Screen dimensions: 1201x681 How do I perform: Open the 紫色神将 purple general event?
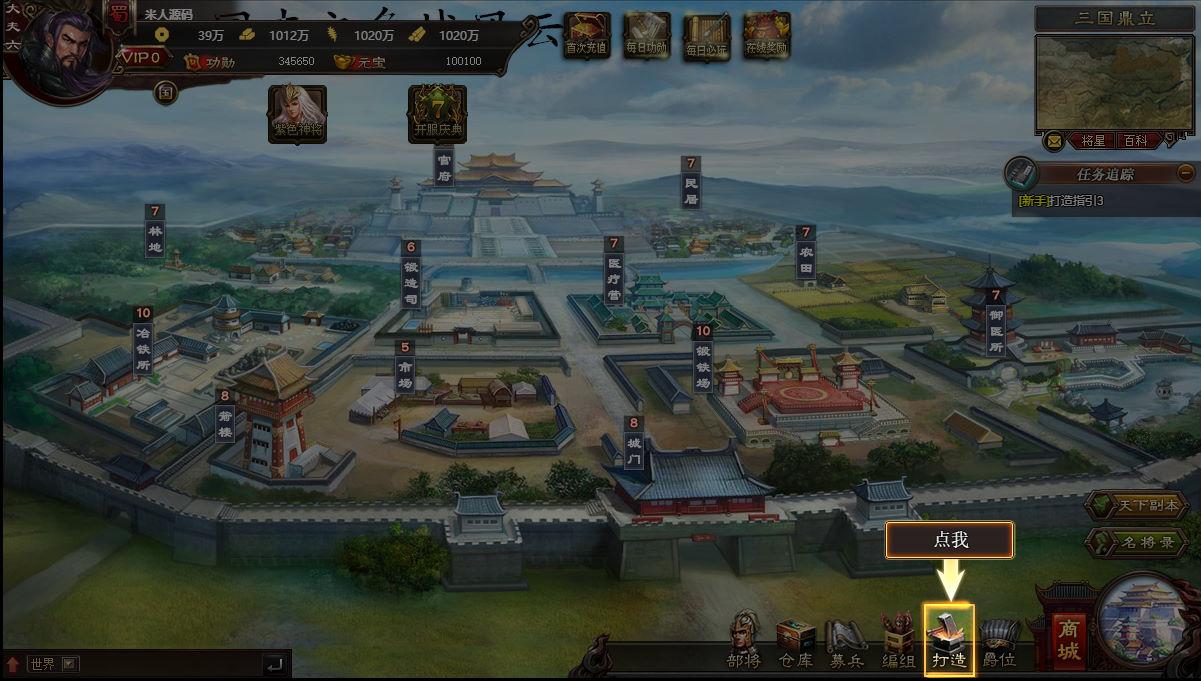coord(298,112)
